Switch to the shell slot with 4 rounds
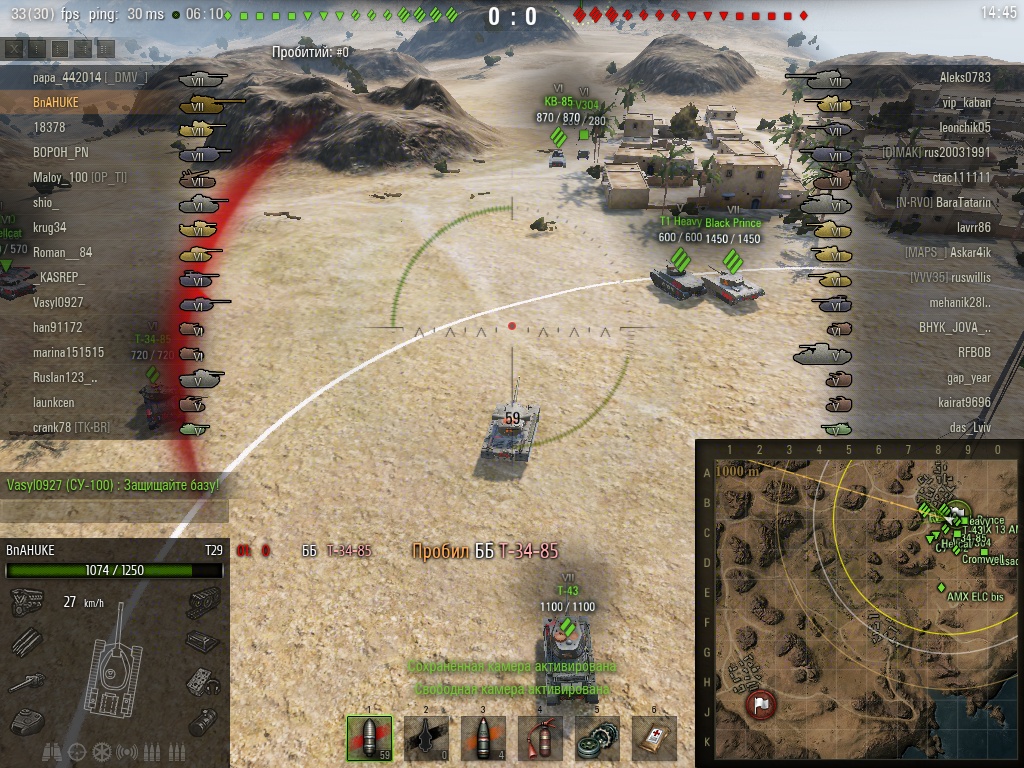The height and width of the screenshot is (768, 1024). (483, 738)
